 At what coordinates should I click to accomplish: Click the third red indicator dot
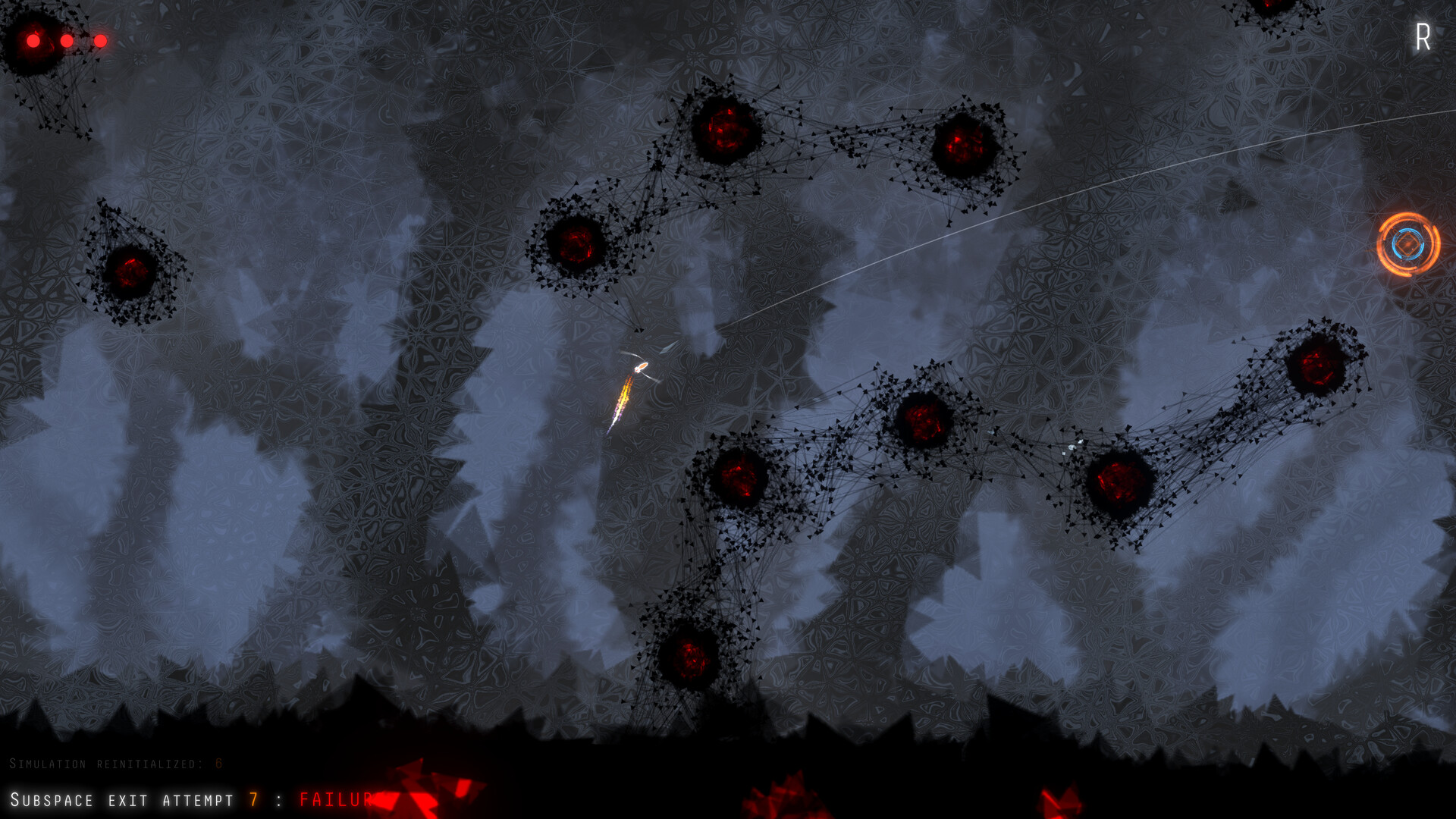(101, 39)
